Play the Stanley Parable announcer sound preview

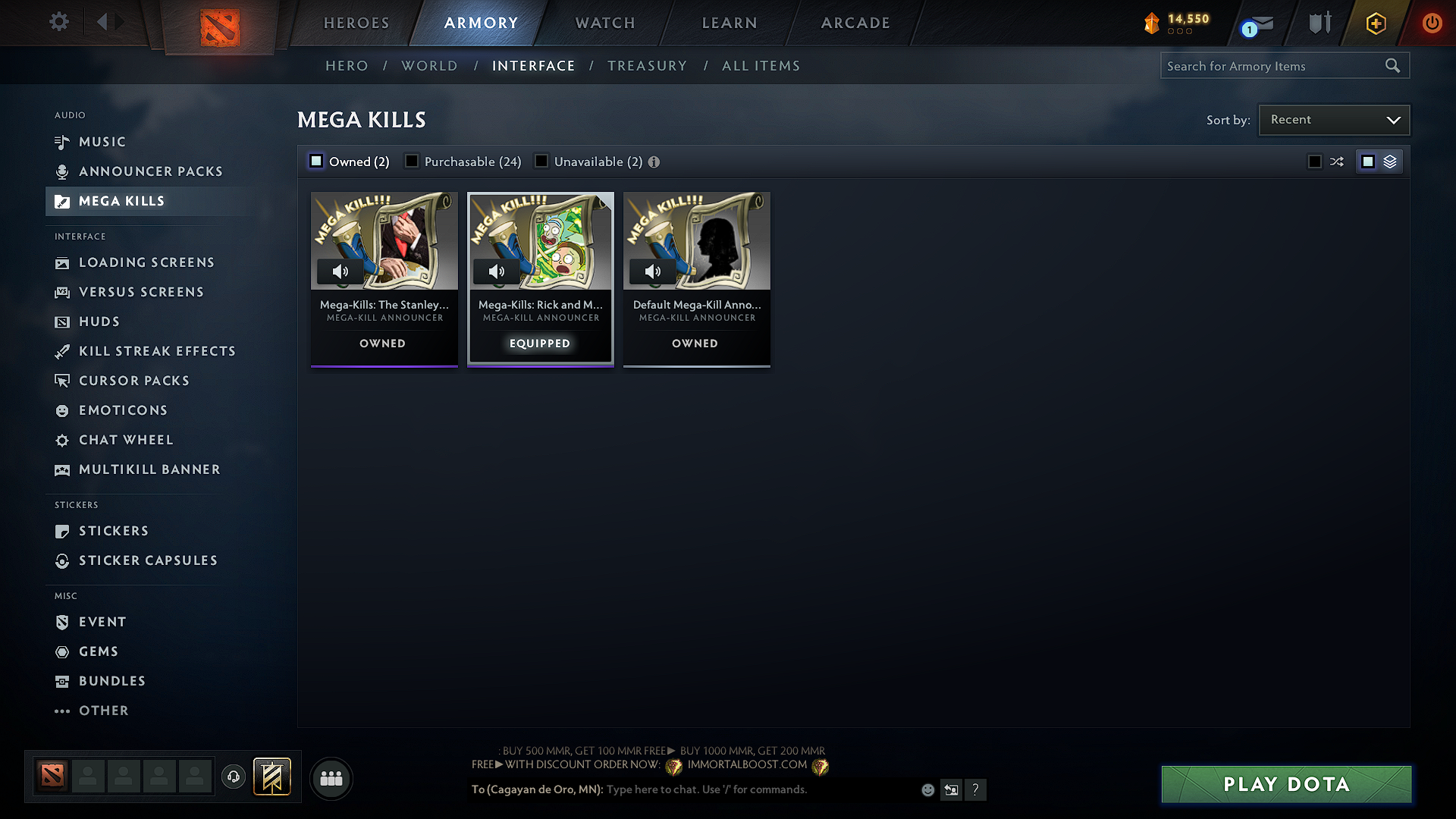click(x=340, y=271)
